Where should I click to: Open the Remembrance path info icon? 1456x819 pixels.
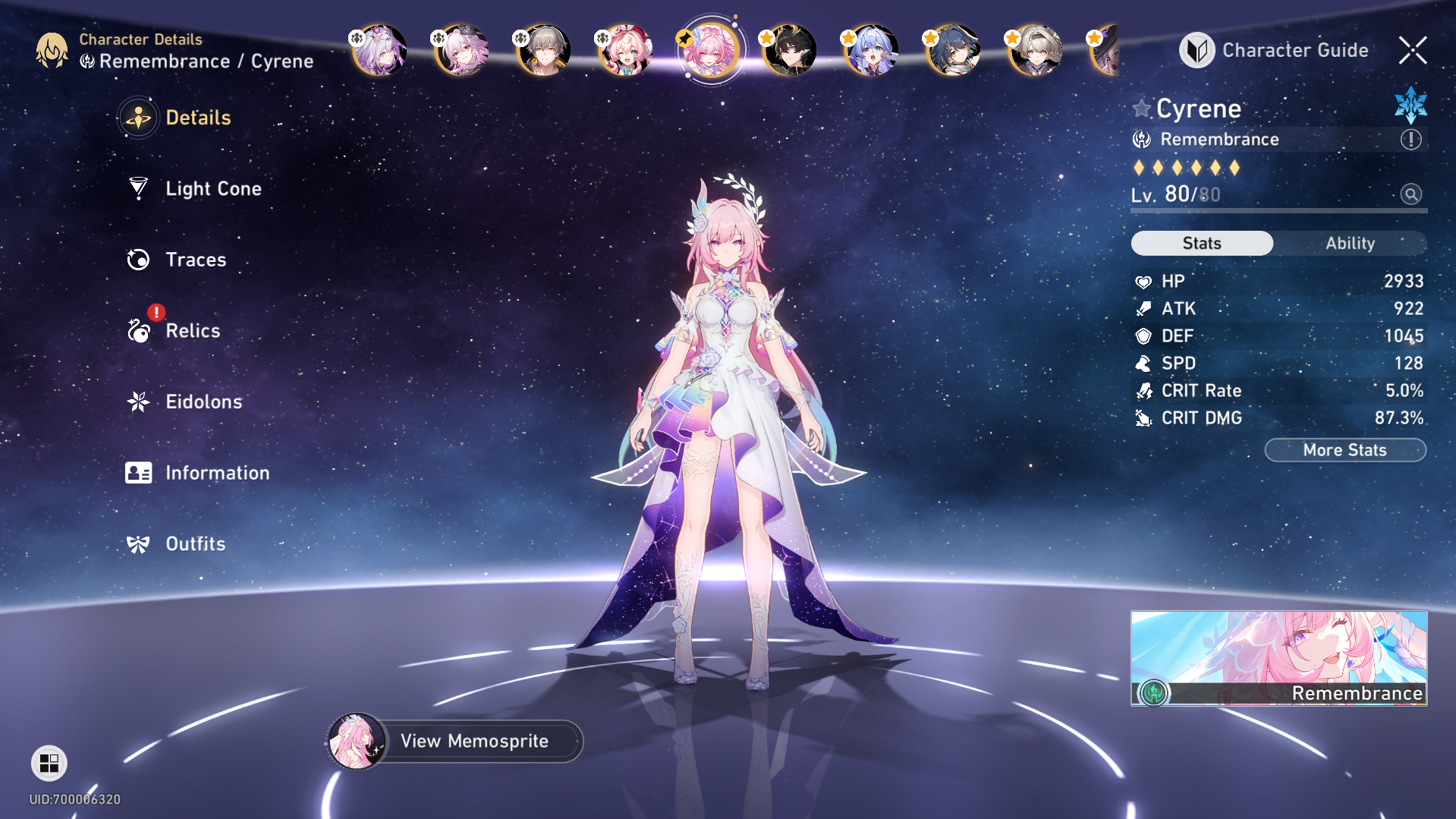pyautogui.click(x=1410, y=140)
